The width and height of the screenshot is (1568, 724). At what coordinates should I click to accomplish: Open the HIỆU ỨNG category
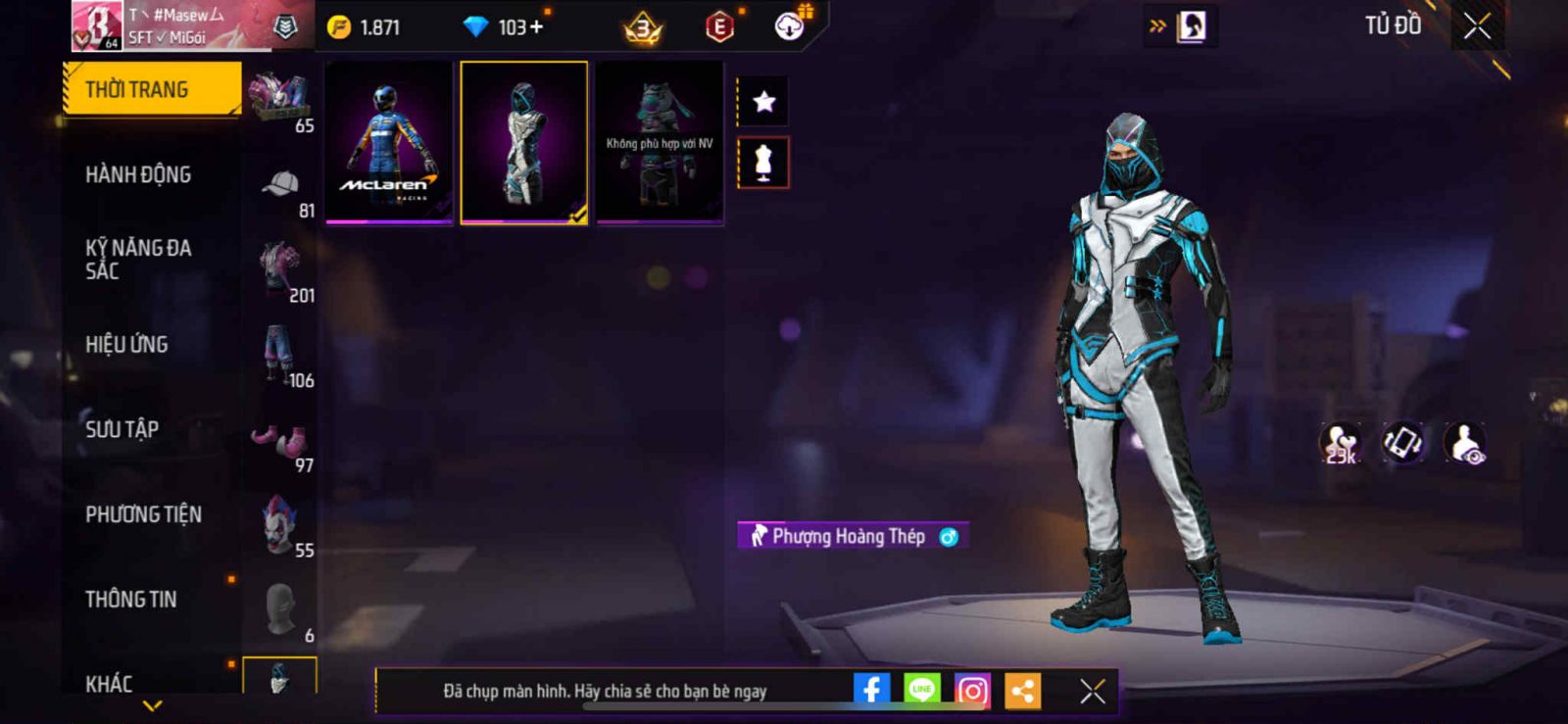pos(126,345)
